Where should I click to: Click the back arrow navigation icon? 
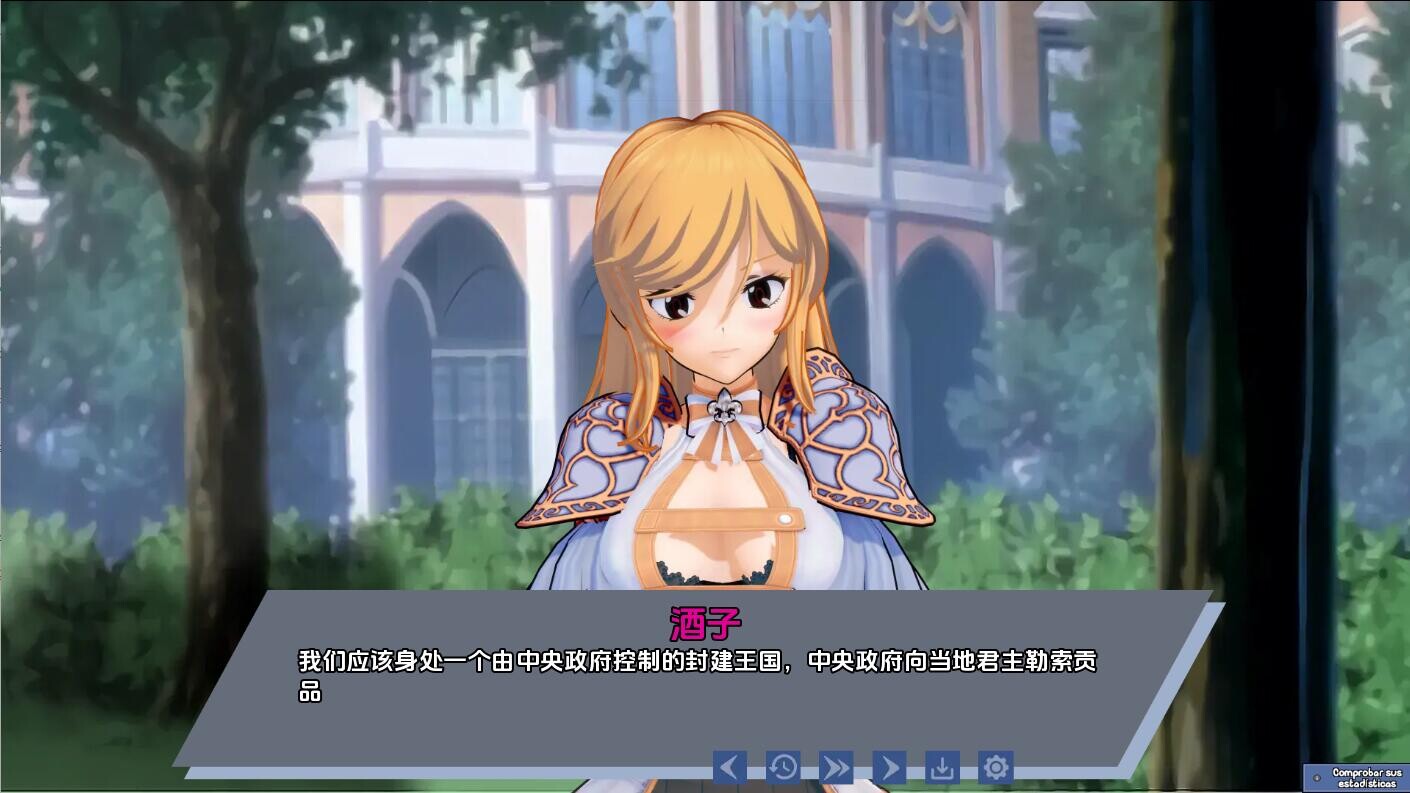pyautogui.click(x=730, y=768)
